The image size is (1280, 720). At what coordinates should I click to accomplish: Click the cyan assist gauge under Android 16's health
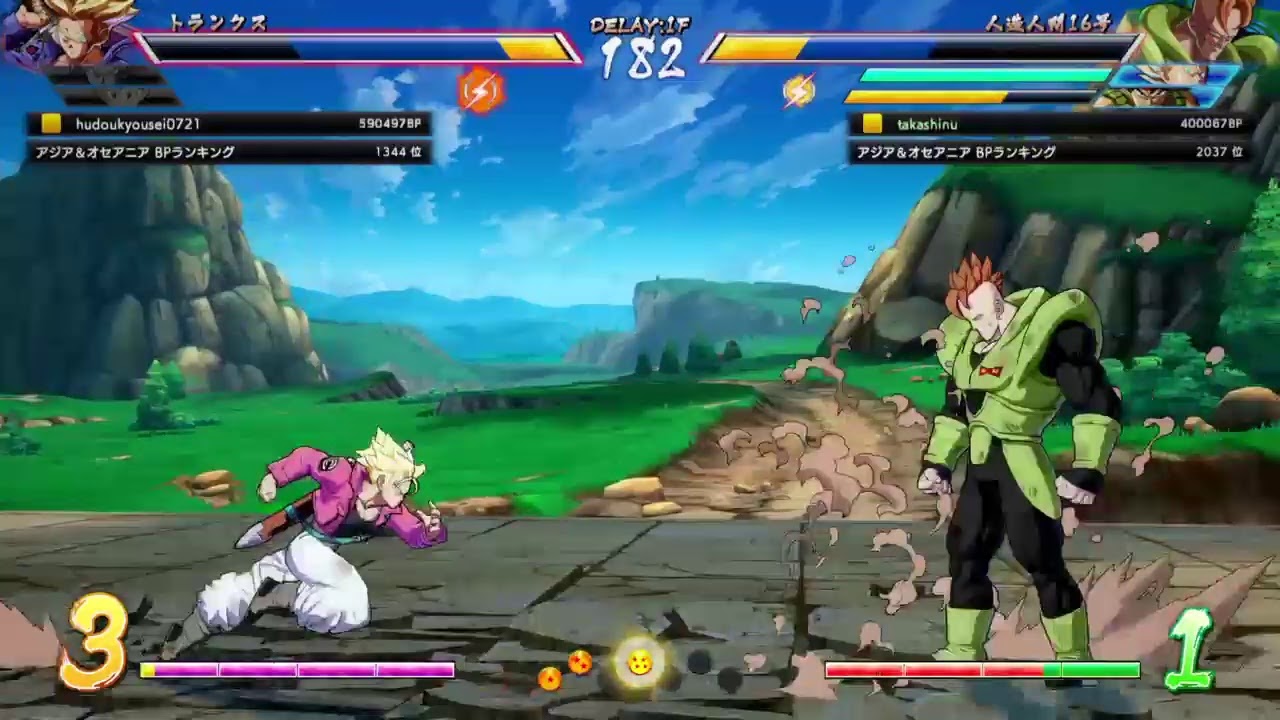[985, 74]
